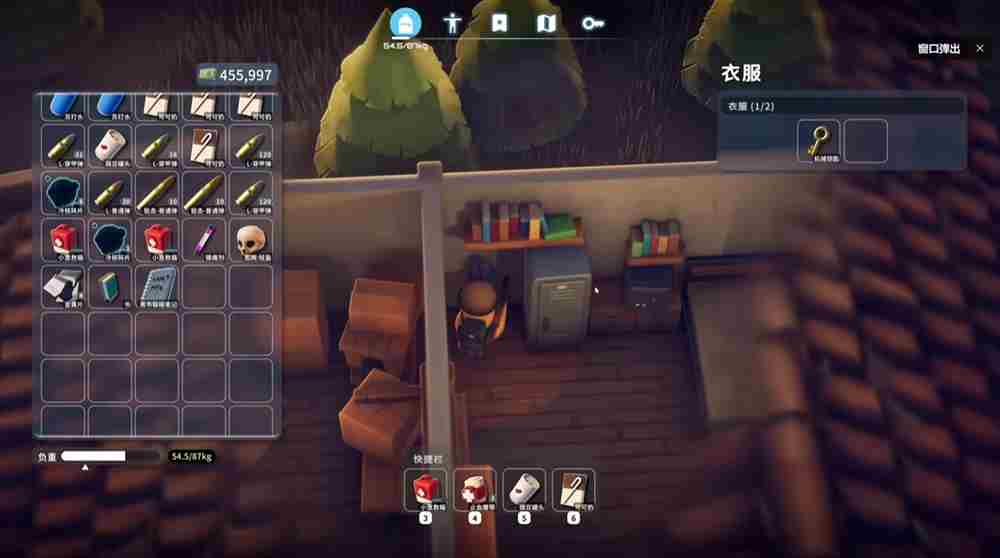Switch to the key tab
This screenshot has height=558, width=1000.
[x=594, y=24]
